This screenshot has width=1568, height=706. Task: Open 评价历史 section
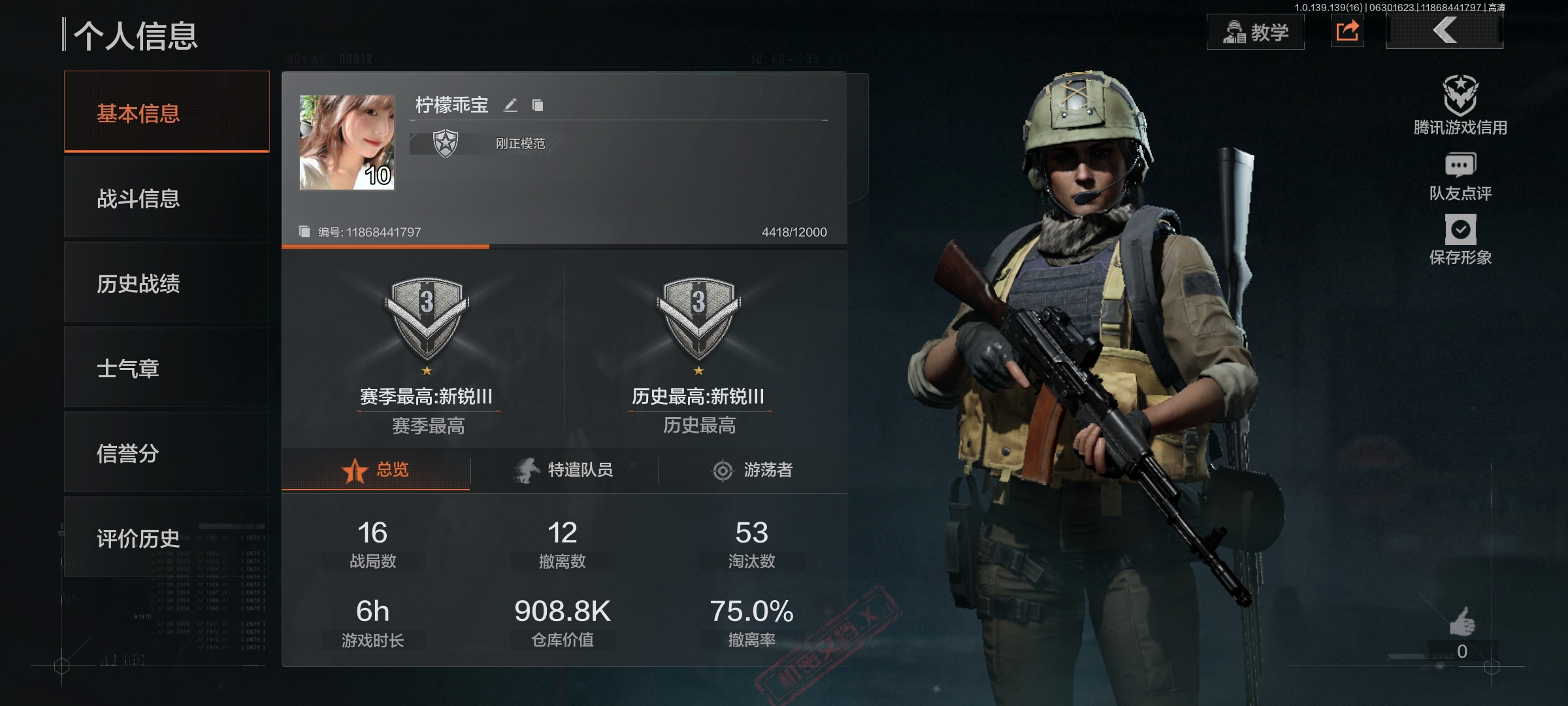(x=167, y=538)
